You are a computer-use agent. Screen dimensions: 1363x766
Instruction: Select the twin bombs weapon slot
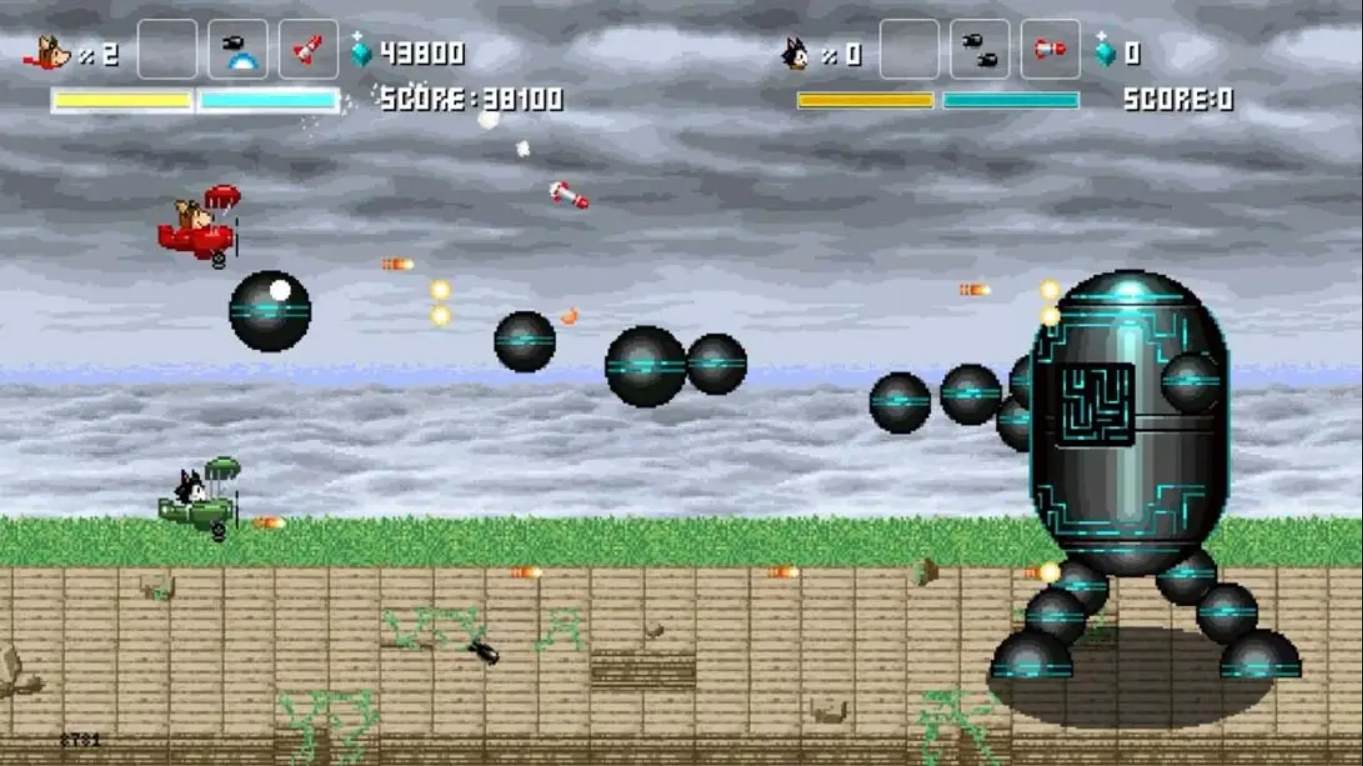[x=979, y=50]
